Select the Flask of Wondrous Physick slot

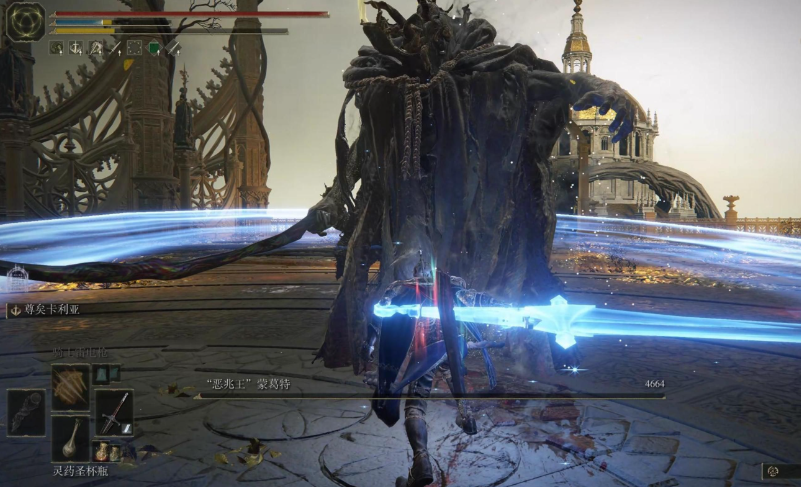pyautogui.click(x=70, y=436)
